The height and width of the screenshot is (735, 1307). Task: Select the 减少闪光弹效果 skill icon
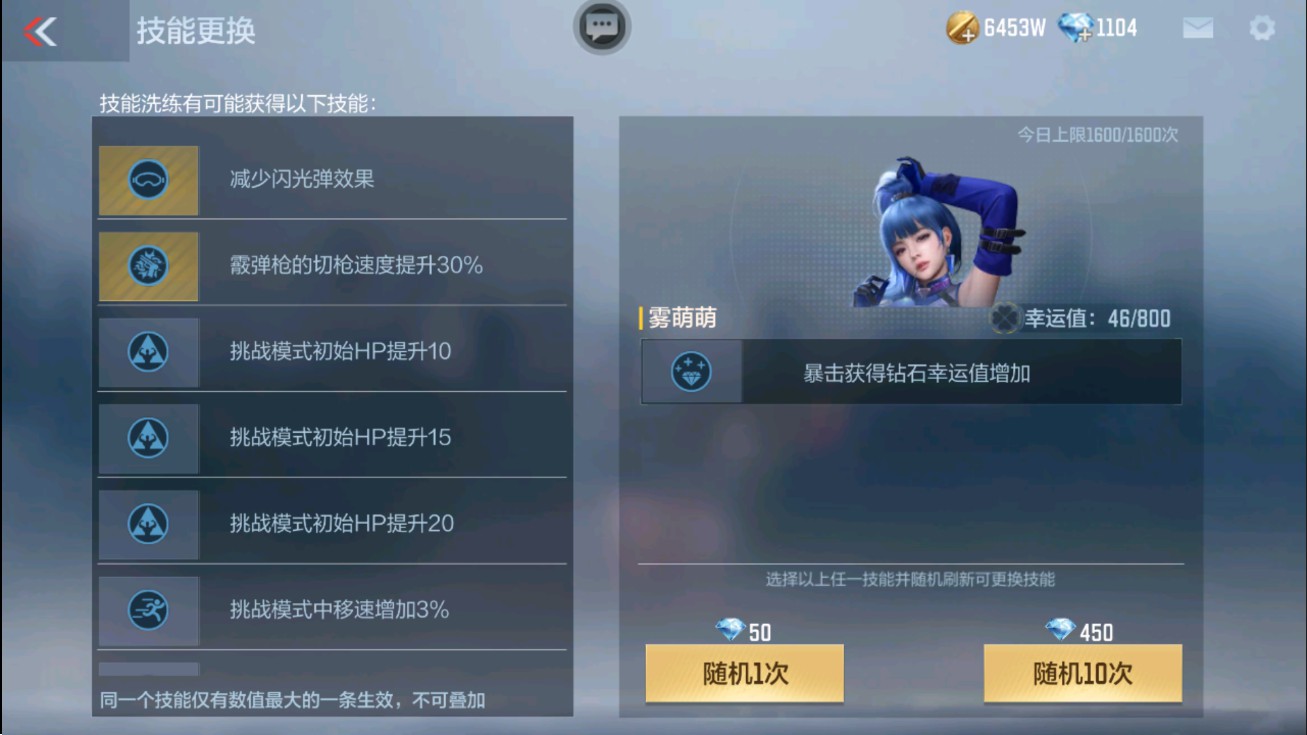click(x=148, y=181)
